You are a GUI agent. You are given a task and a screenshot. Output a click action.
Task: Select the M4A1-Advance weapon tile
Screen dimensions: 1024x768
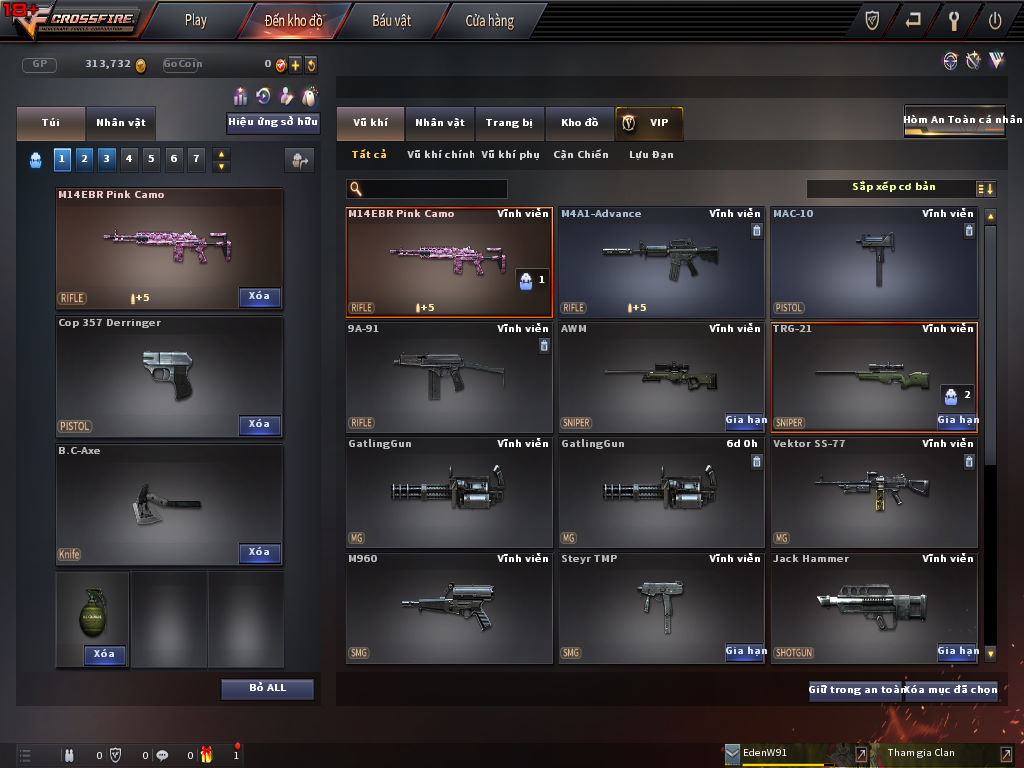click(x=661, y=262)
